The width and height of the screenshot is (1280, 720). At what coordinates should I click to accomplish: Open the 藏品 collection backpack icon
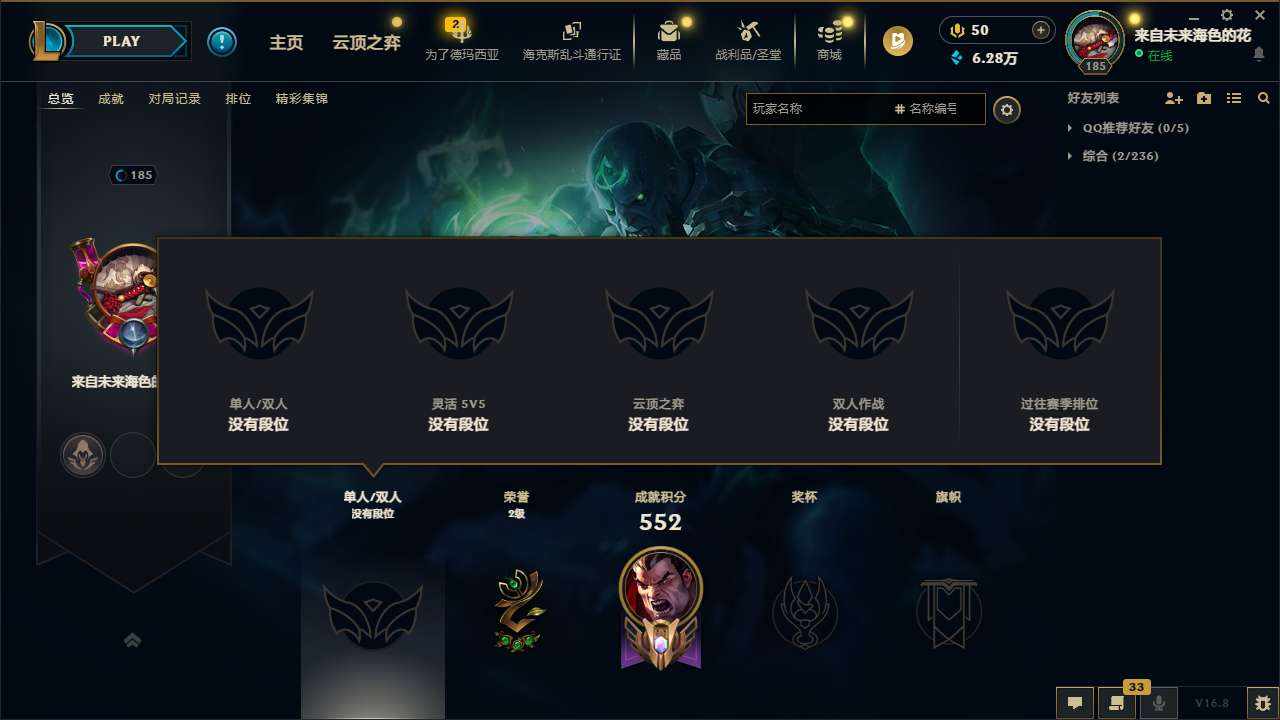tap(668, 33)
